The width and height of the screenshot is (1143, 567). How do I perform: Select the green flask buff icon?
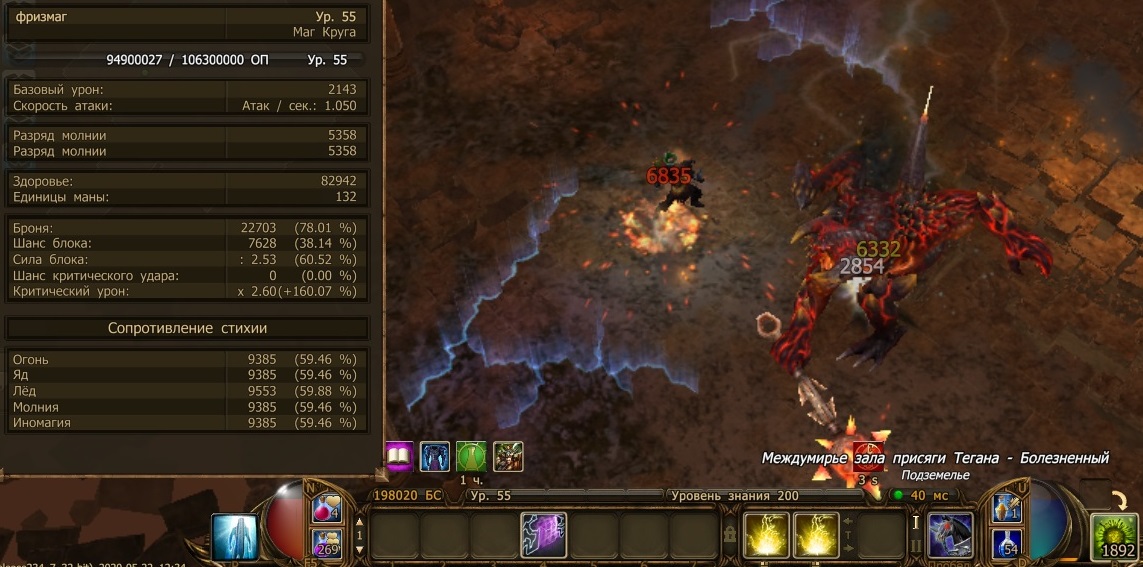[471, 457]
